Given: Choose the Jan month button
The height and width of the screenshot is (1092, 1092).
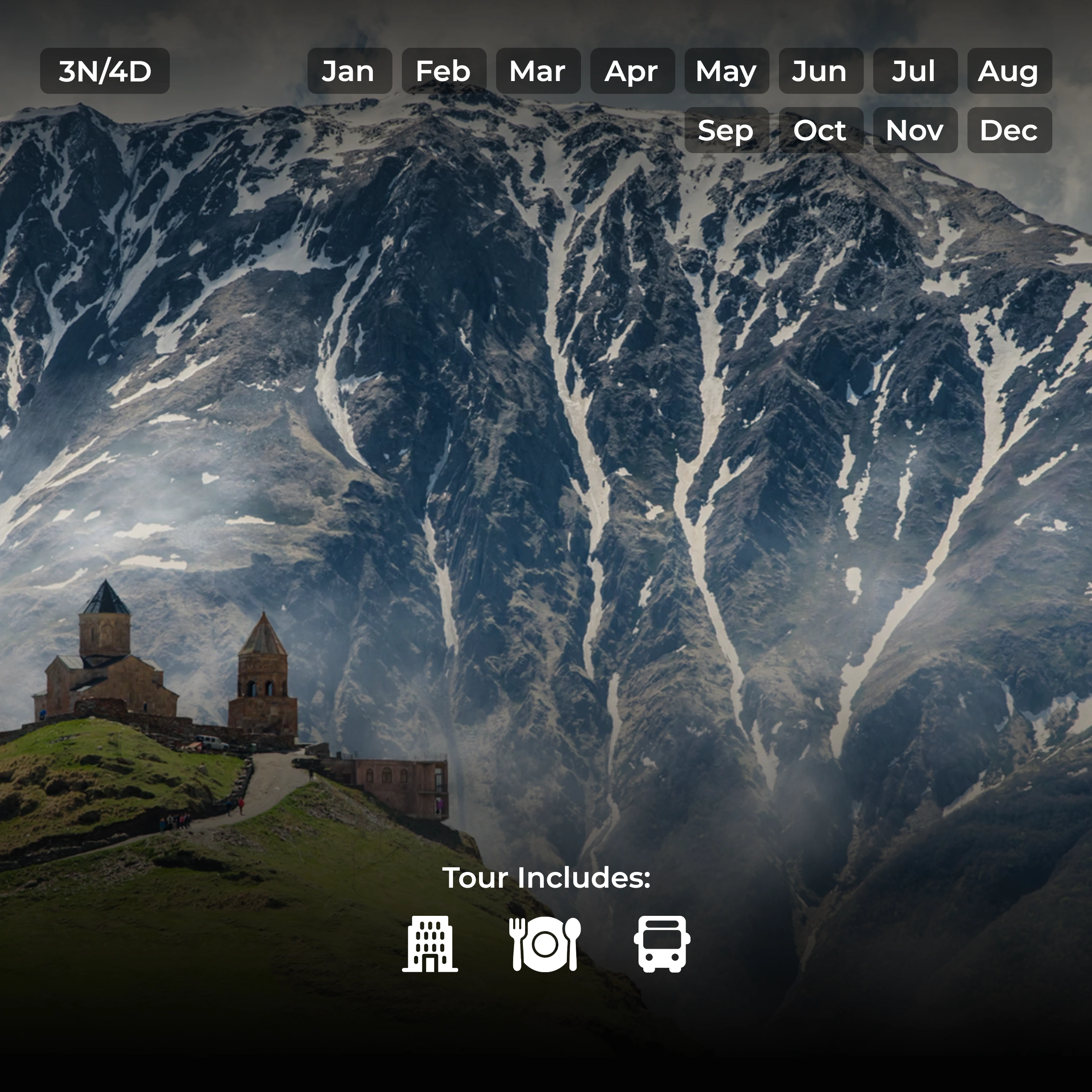Looking at the screenshot, I should coord(349,71).
